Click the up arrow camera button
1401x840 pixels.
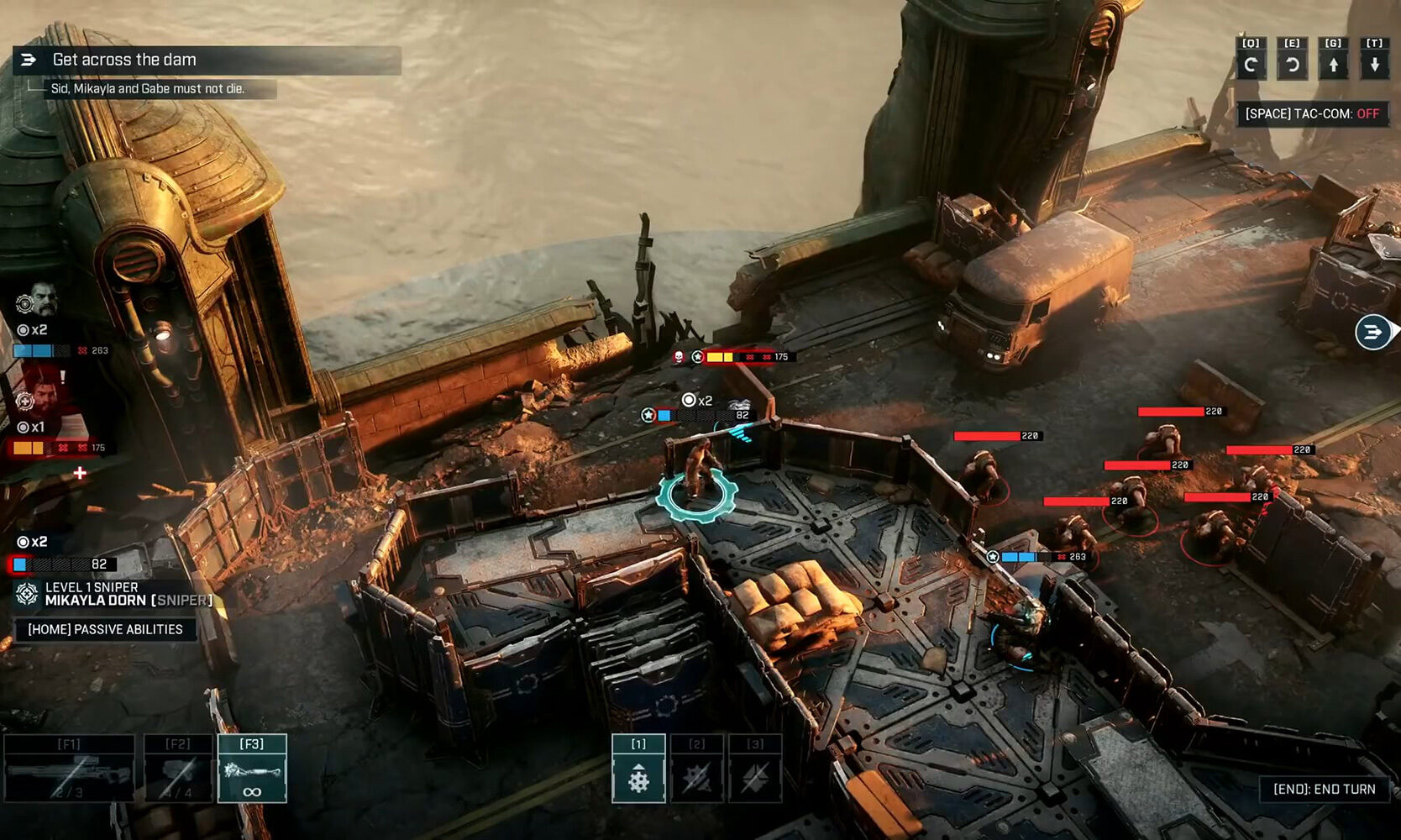click(x=1333, y=64)
